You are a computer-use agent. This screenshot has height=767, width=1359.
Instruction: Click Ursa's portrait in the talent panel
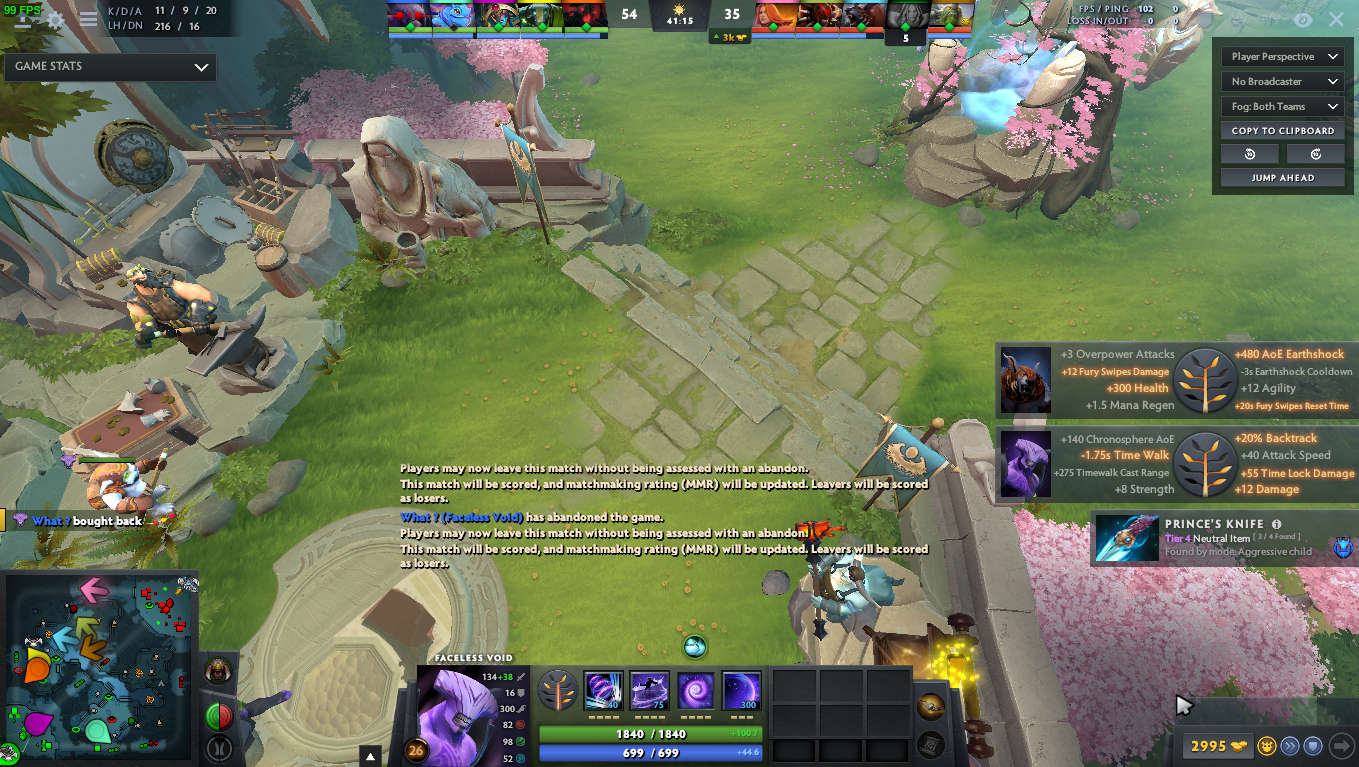pos(1024,380)
